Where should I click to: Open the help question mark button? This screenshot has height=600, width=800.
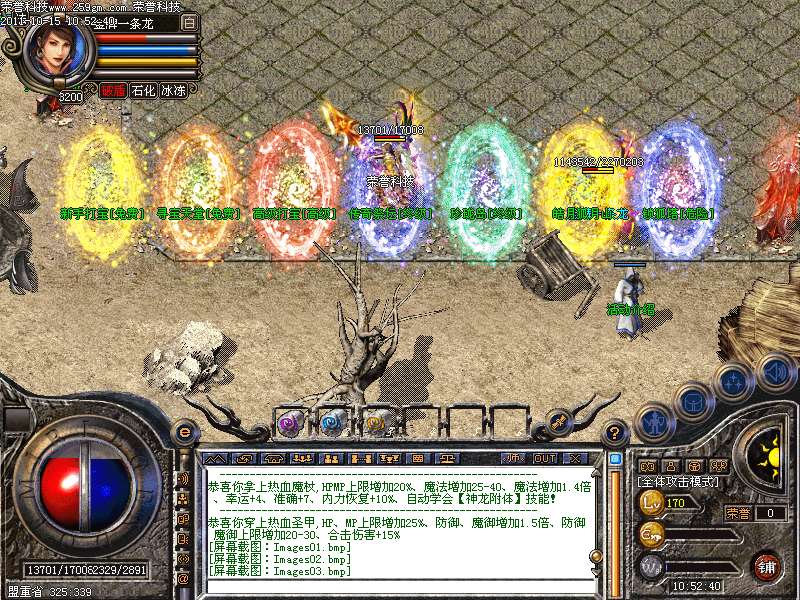click(616, 434)
